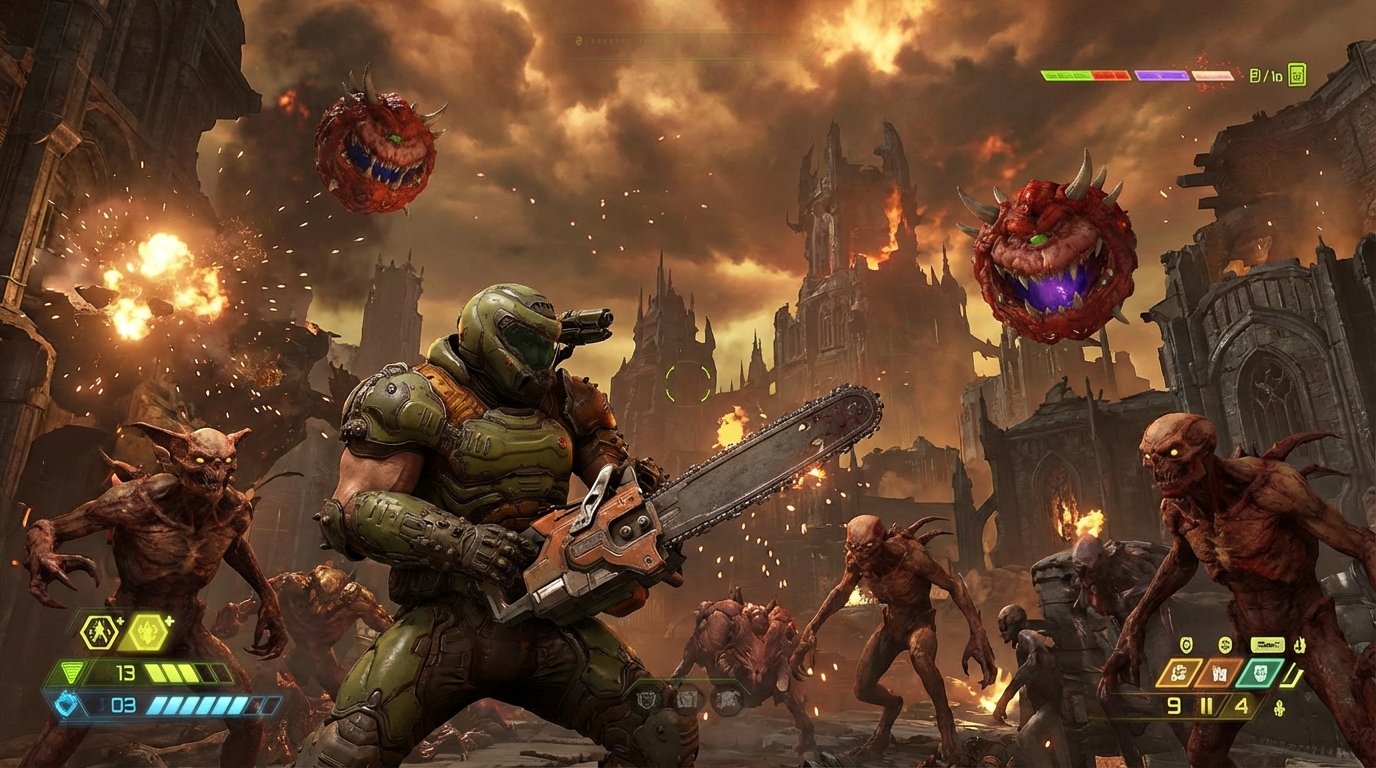Screen dimensions: 1376x768
Task: Click the green Flame Belch shield icon
Action: click(x=1261, y=673)
